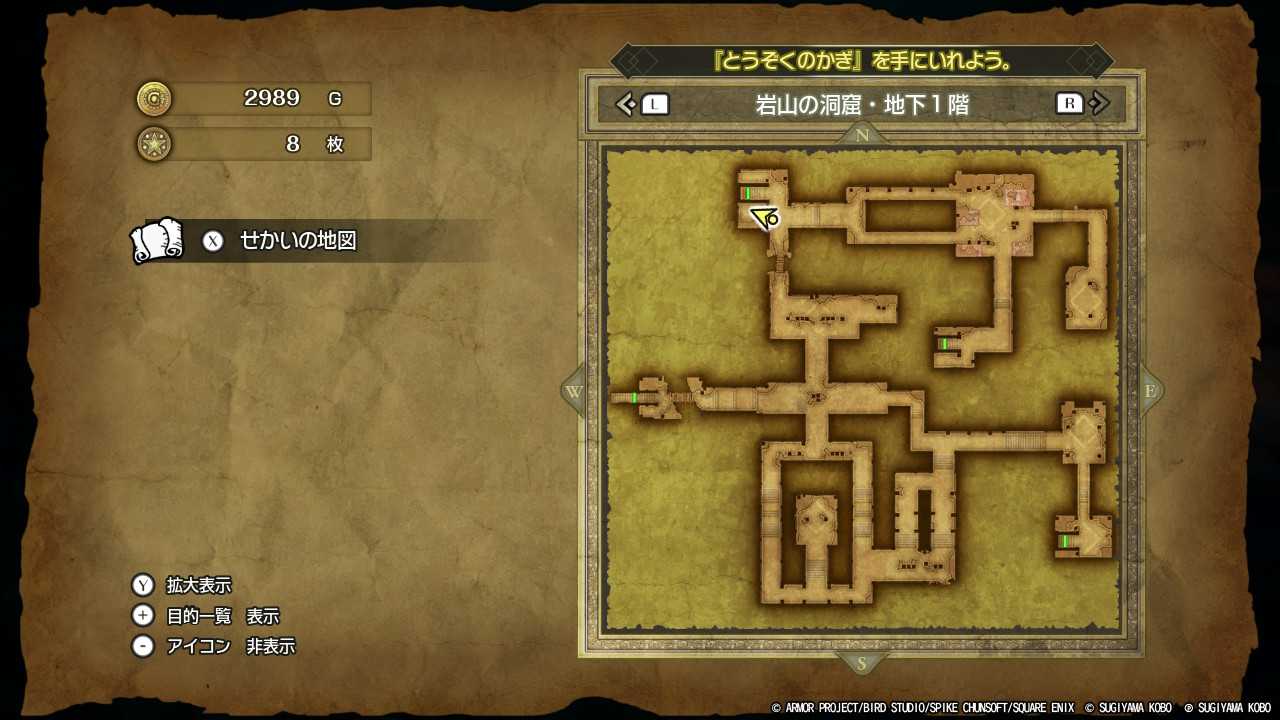Image resolution: width=1280 pixels, height=720 pixels.
Task: Click the left arrow to change floors
Action: (x=627, y=103)
